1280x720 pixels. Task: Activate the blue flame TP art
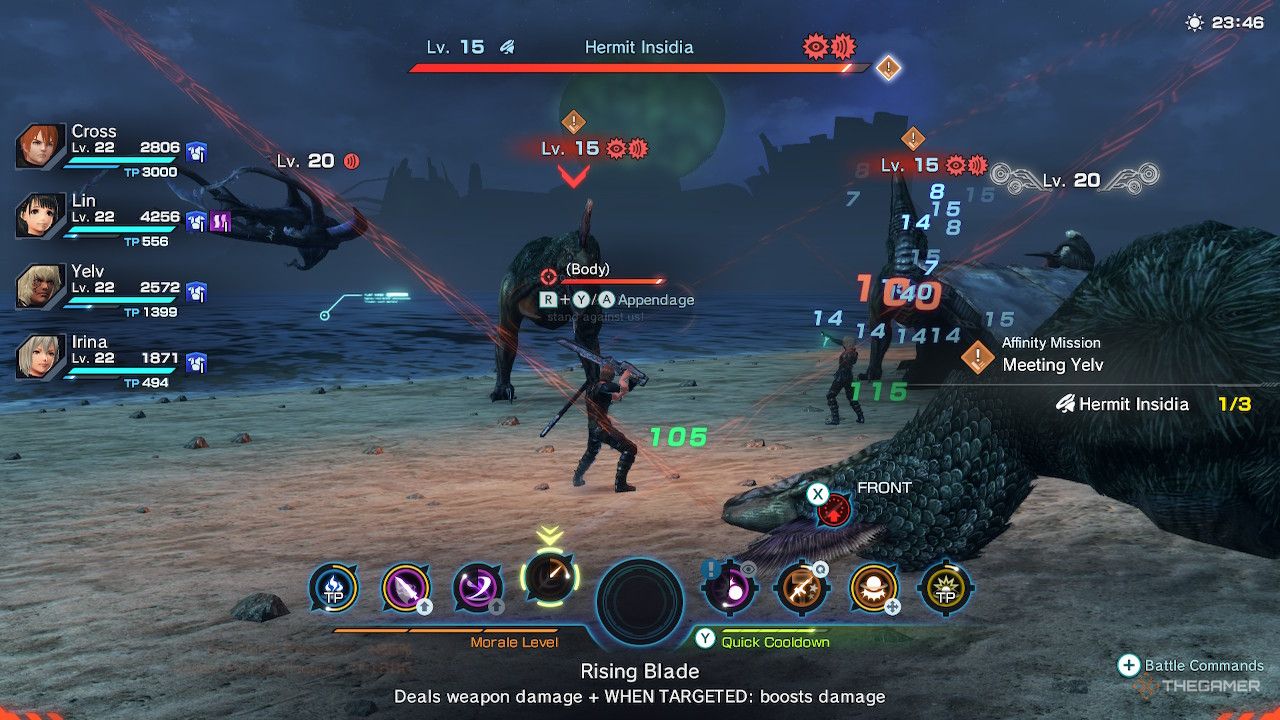click(x=333, y=588)
